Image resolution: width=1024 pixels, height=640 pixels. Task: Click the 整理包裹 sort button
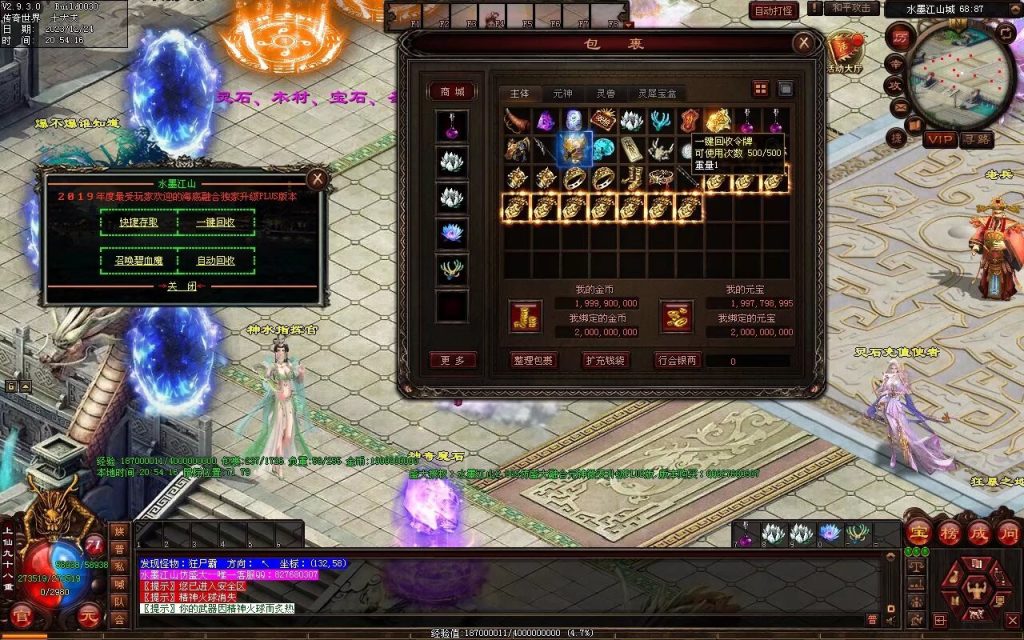[x=533, y=360]
